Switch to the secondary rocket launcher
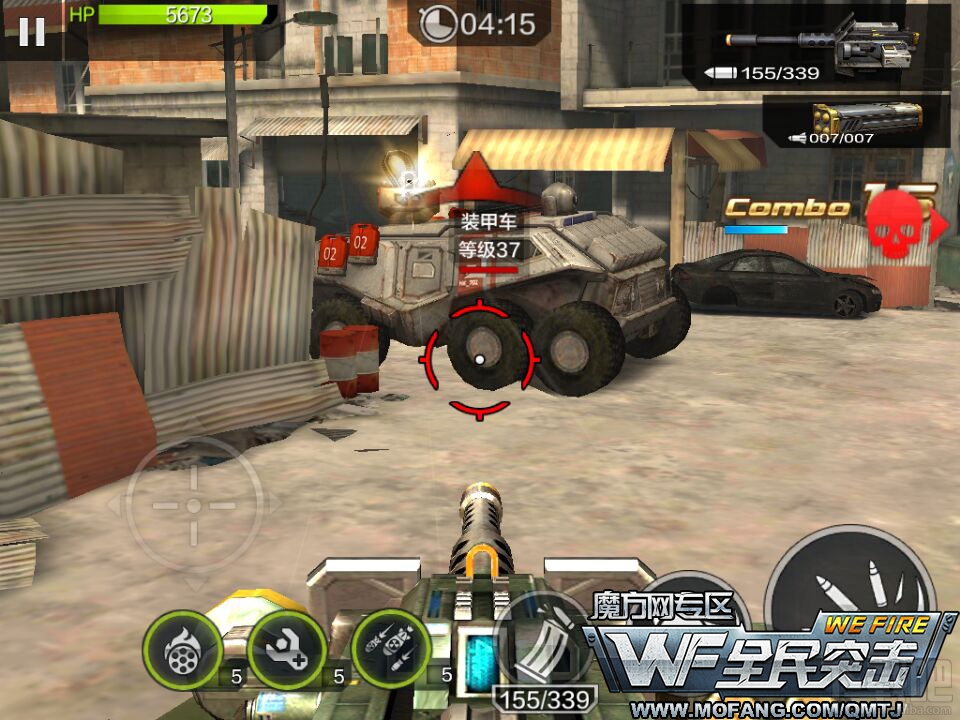This screenshot has height=720, width=960. tap(857, 121)
